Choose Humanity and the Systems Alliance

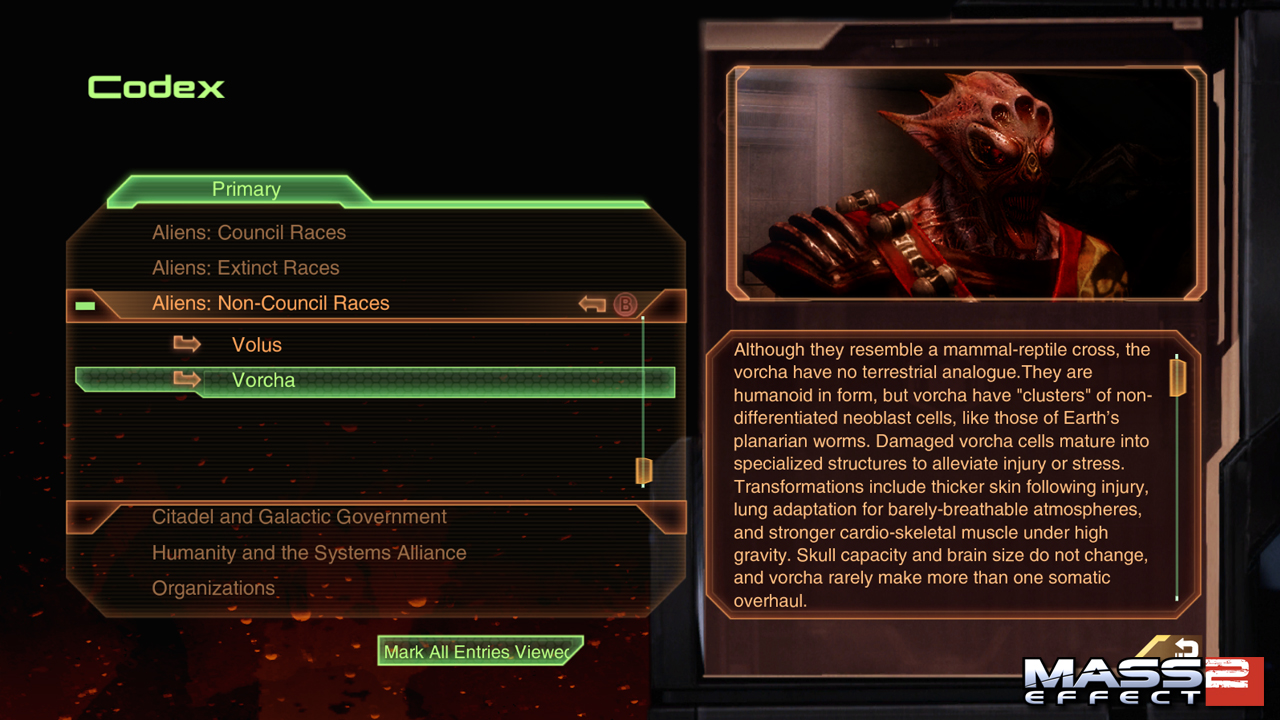click(308, 553)
